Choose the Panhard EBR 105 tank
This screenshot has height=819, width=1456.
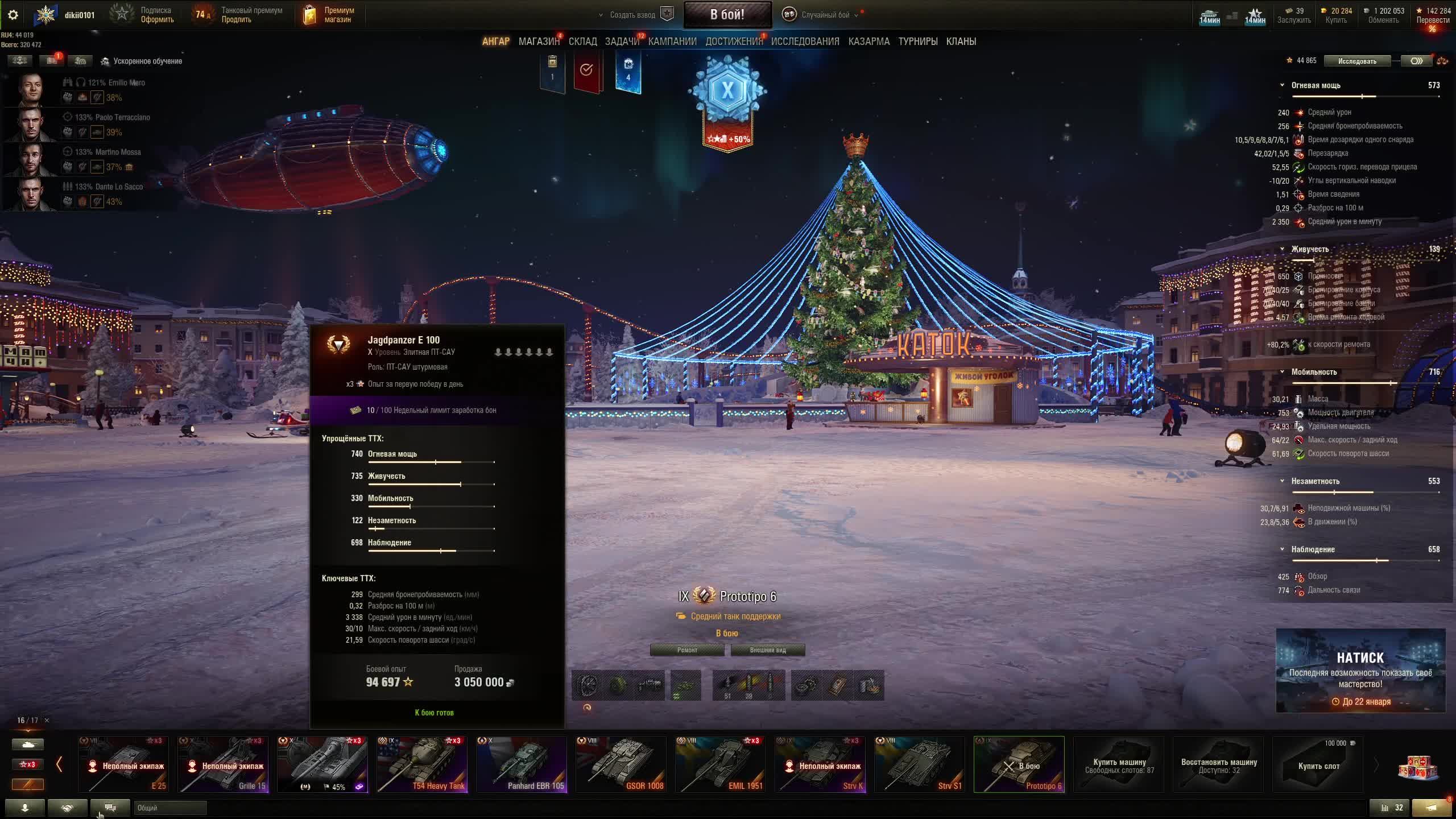[522, 764]
